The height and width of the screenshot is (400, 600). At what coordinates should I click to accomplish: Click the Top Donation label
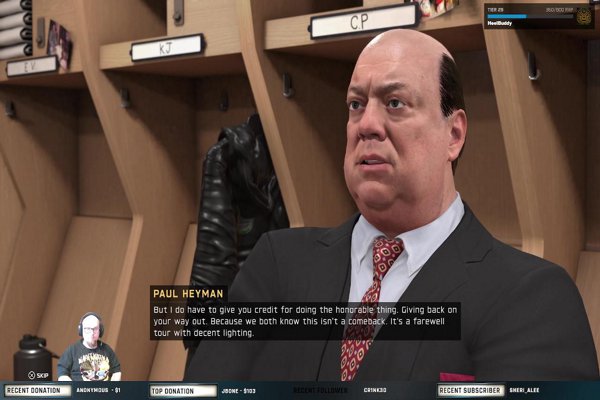(183, 390)
